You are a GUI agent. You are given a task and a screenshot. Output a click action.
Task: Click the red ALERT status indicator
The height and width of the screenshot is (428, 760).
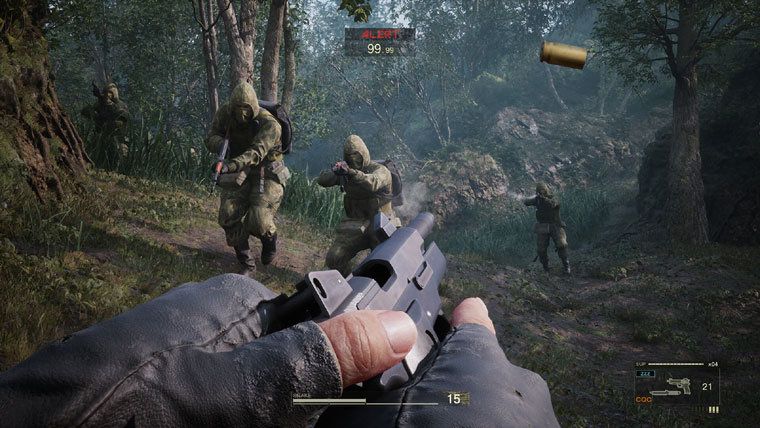click(x=379, y=34)
